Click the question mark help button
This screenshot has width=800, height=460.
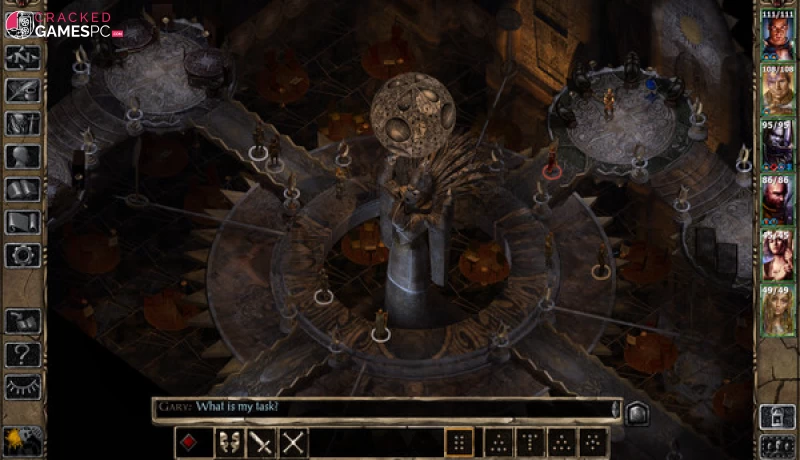tap(22, 353)
